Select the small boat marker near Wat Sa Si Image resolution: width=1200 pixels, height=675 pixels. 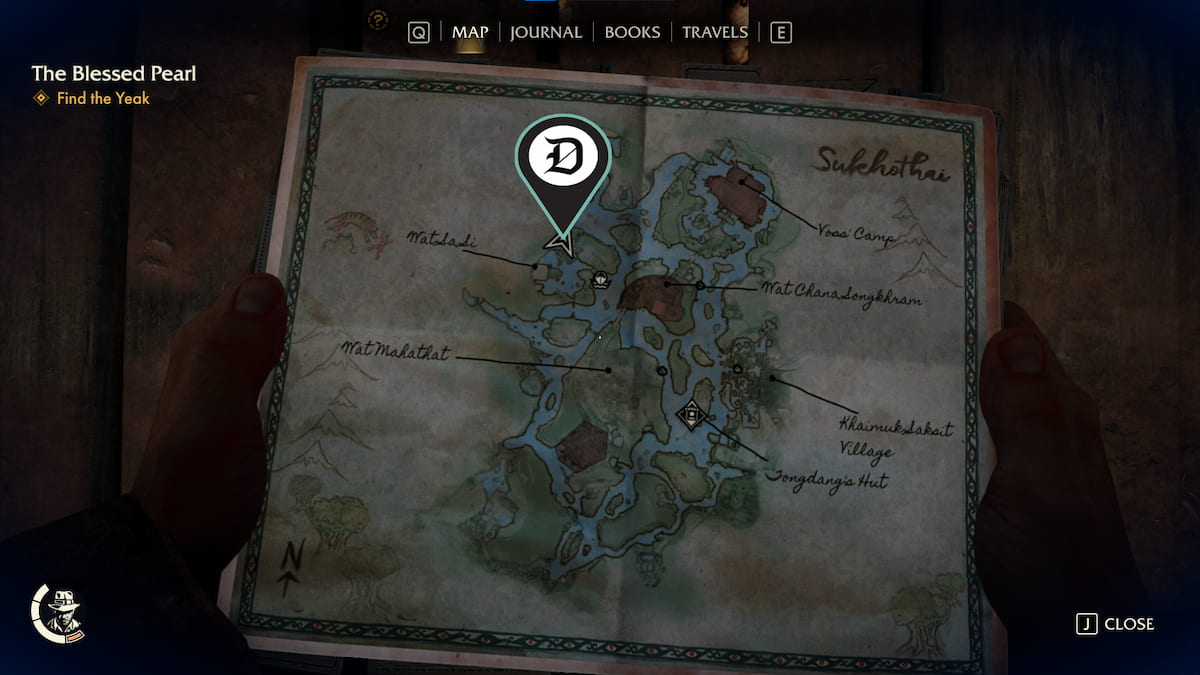(x=600, y=280)
